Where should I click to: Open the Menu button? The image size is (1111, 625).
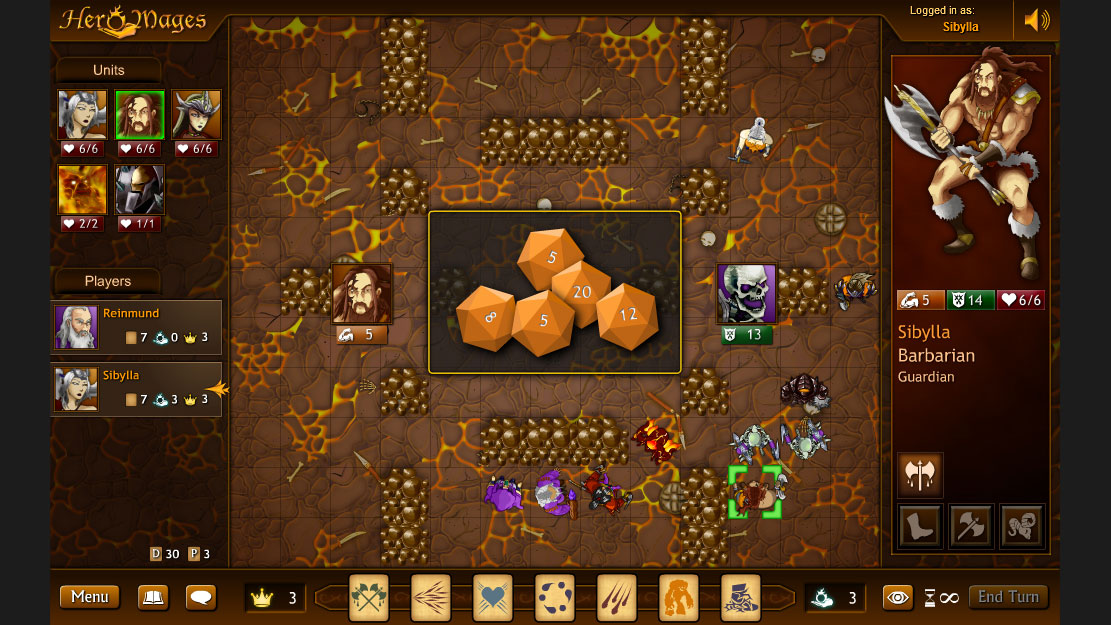[x=89, y=597]
